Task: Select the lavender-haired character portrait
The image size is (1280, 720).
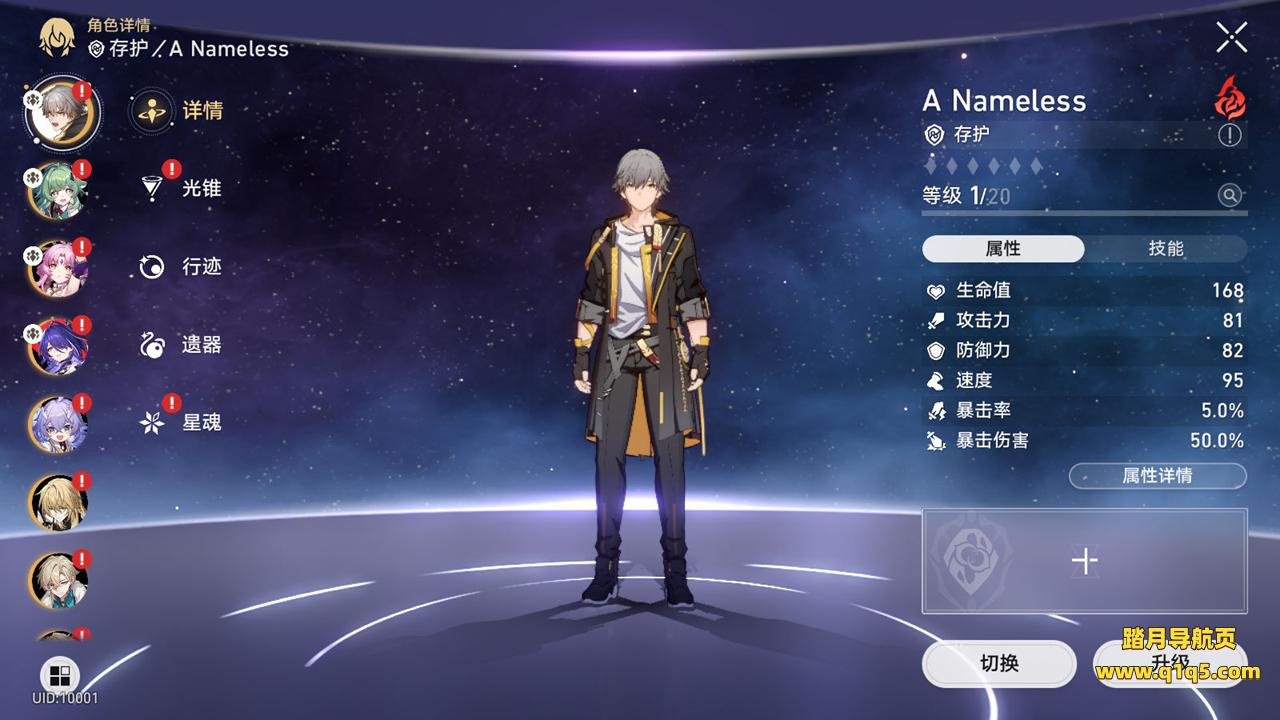Action: (x=58, y=424)
